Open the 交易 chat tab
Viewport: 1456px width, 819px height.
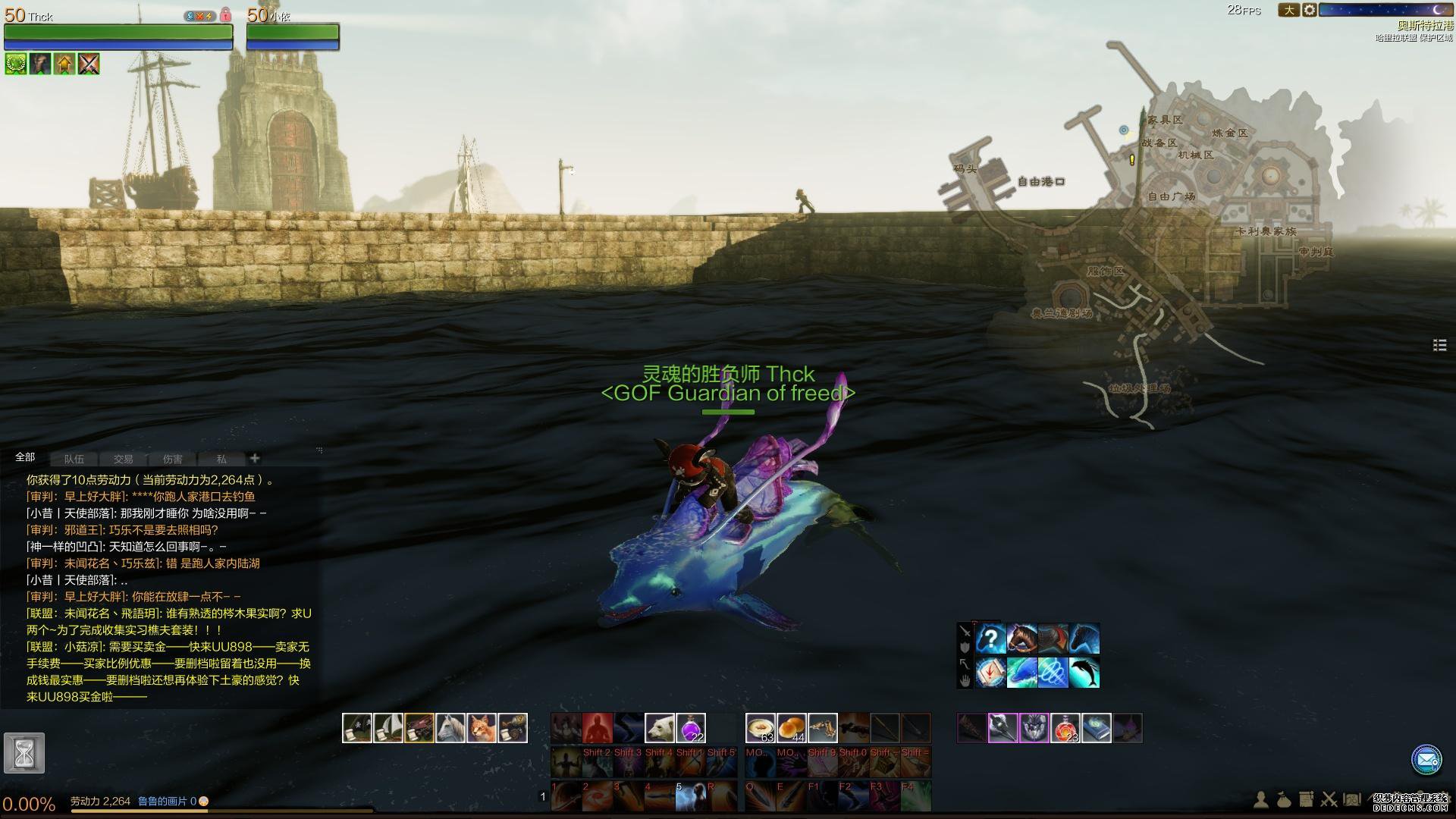coord(123,459)
